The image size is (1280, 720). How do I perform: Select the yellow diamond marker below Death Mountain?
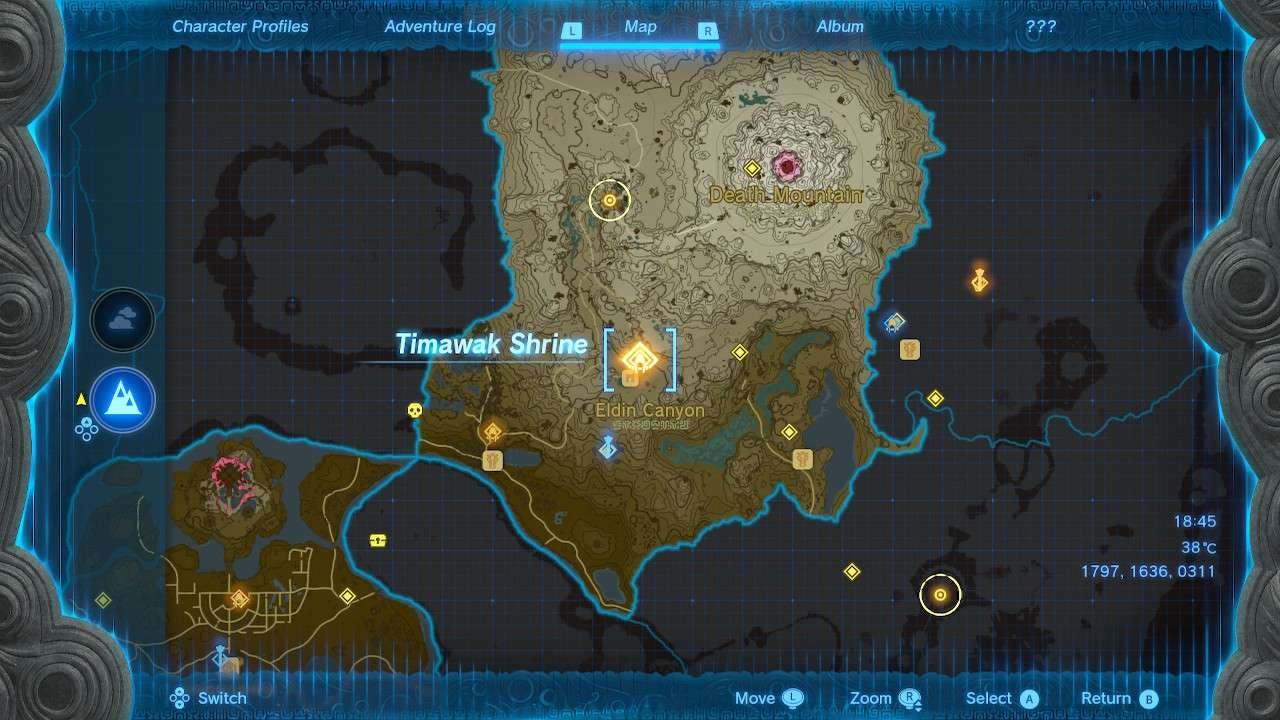[x=738, y=351]
